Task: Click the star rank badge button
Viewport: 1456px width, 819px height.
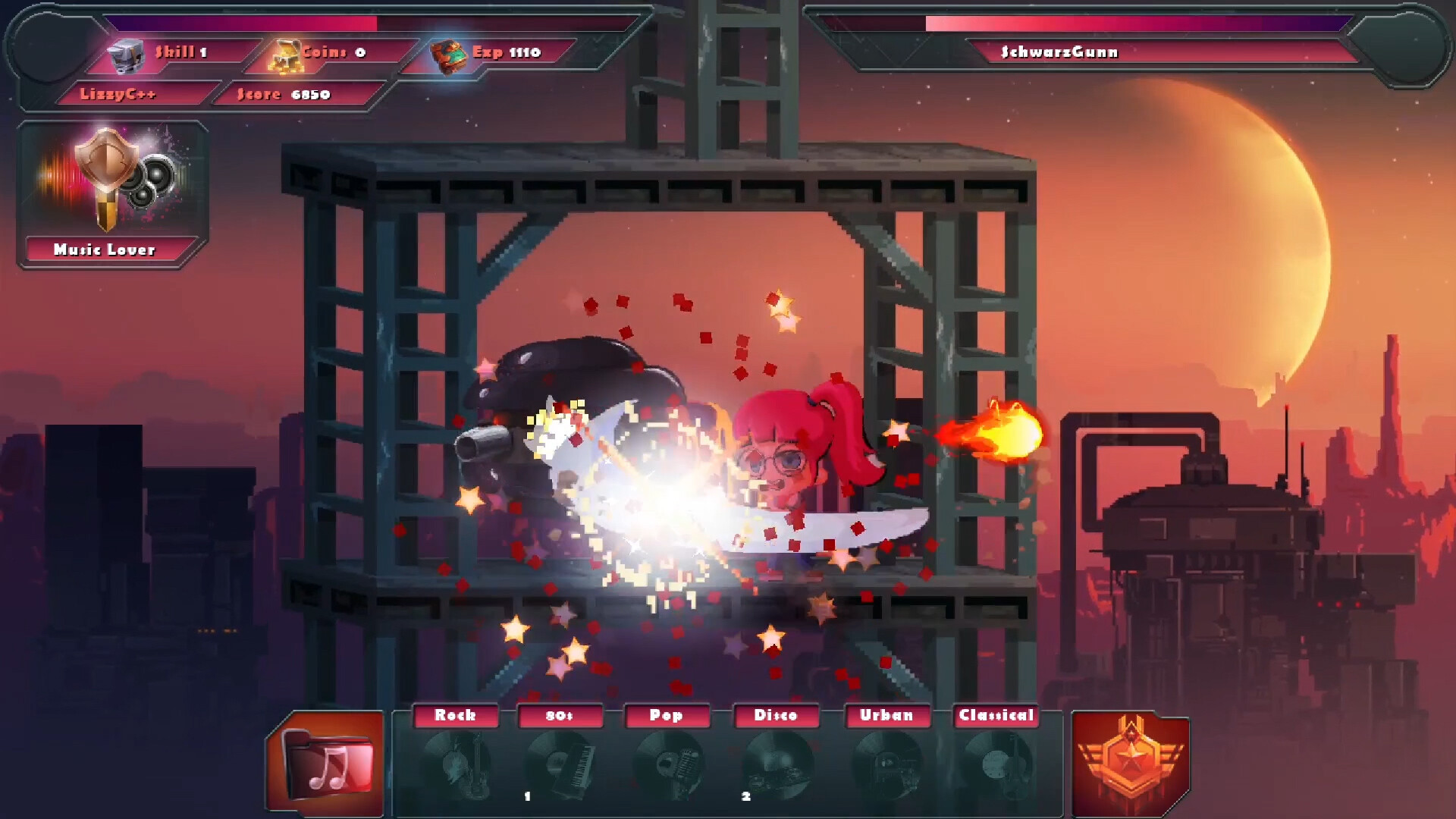Action: (x=1130, y=763)
